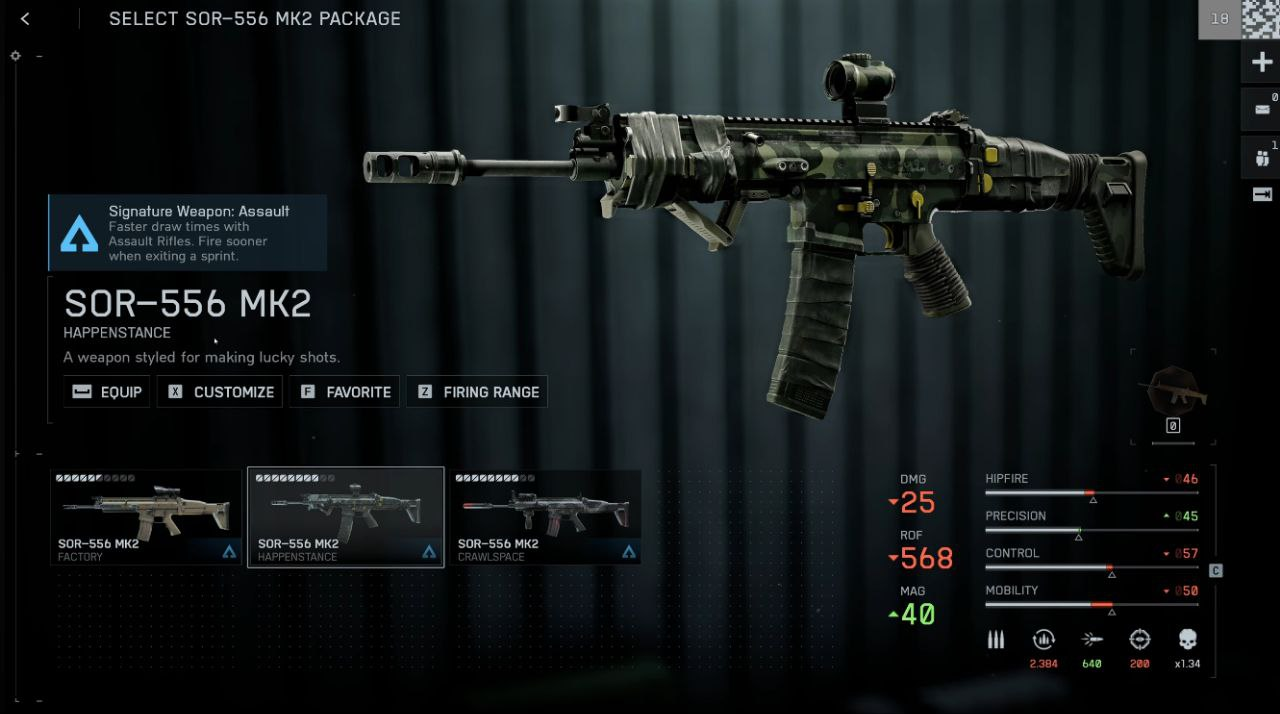The width and height of the screenshot is (1280, 714).
Task: Mark this weapon package as Favorite
Action: click(x=345, y=392)
